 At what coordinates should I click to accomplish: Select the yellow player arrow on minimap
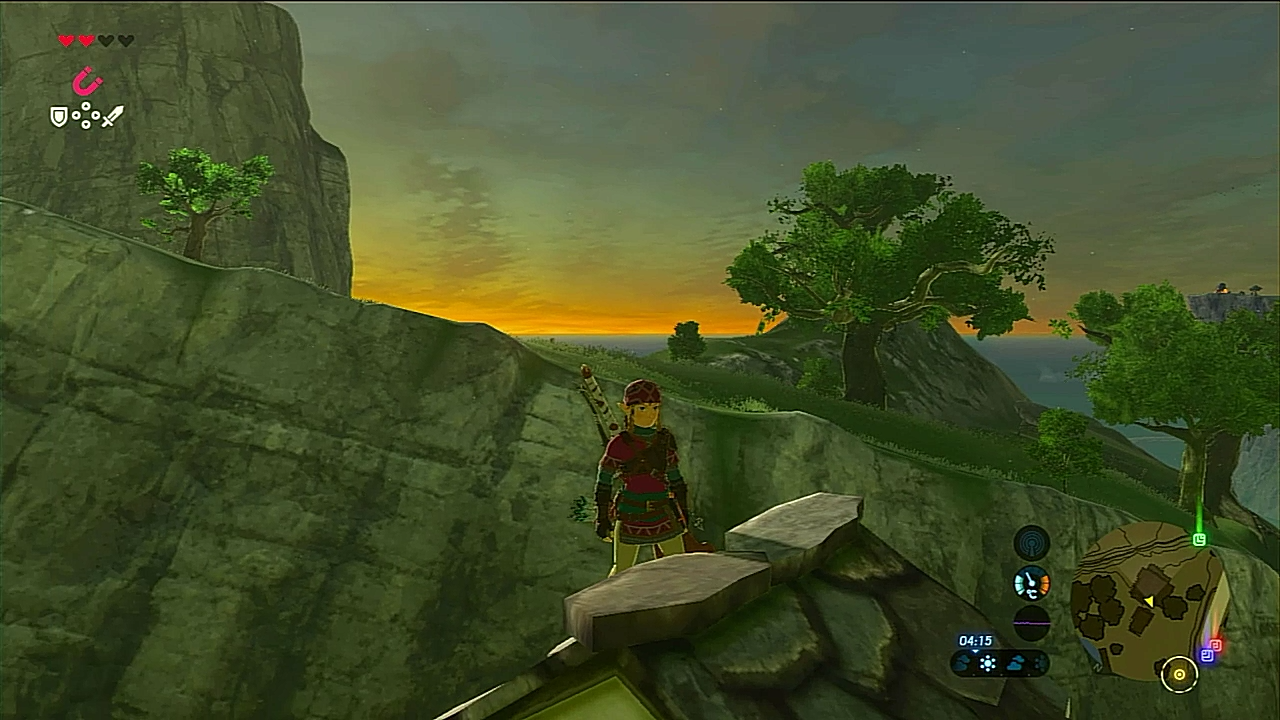[x=1149, y=601]
